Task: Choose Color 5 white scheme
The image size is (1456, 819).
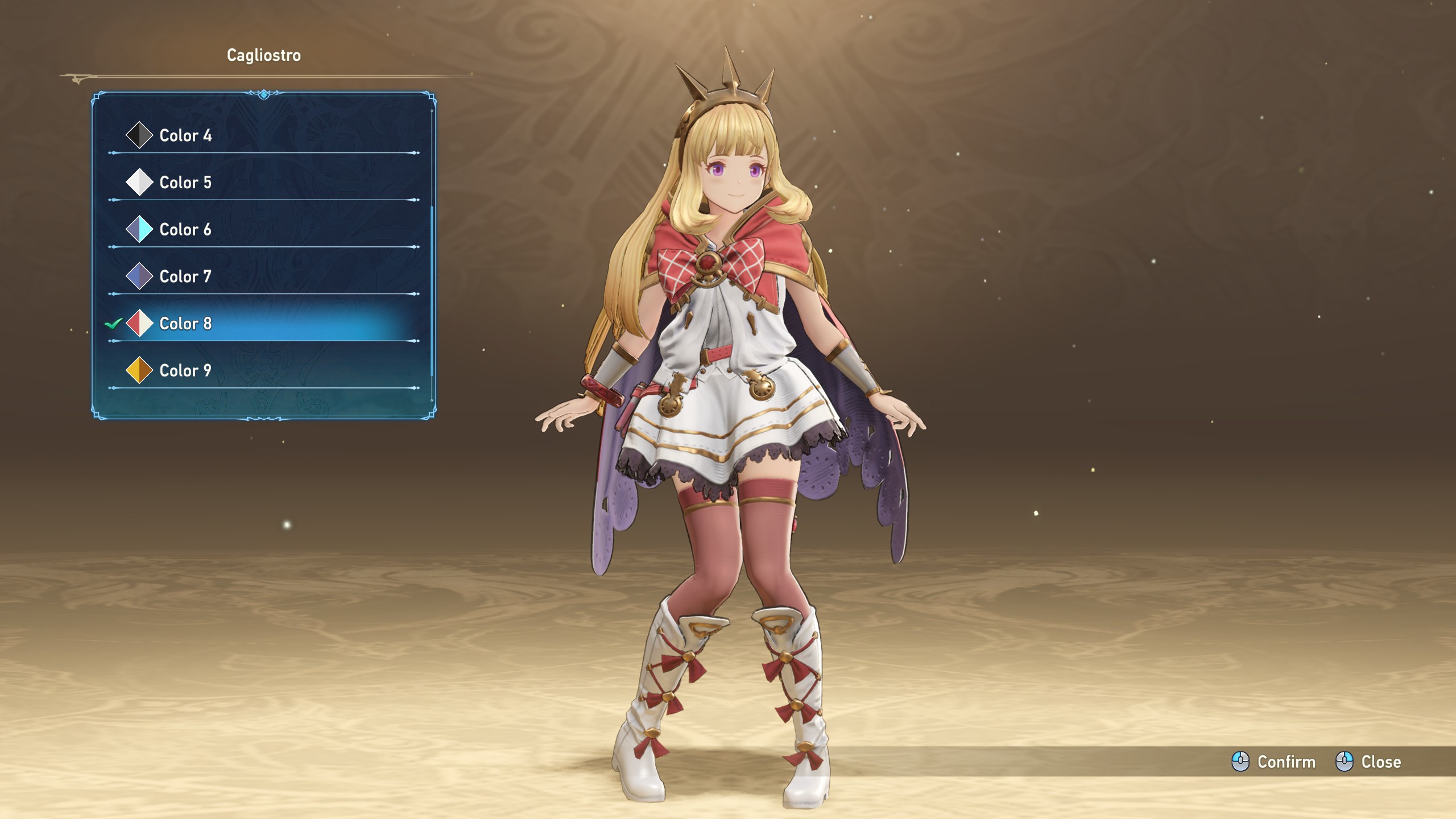Action: [x=185, y=183]
